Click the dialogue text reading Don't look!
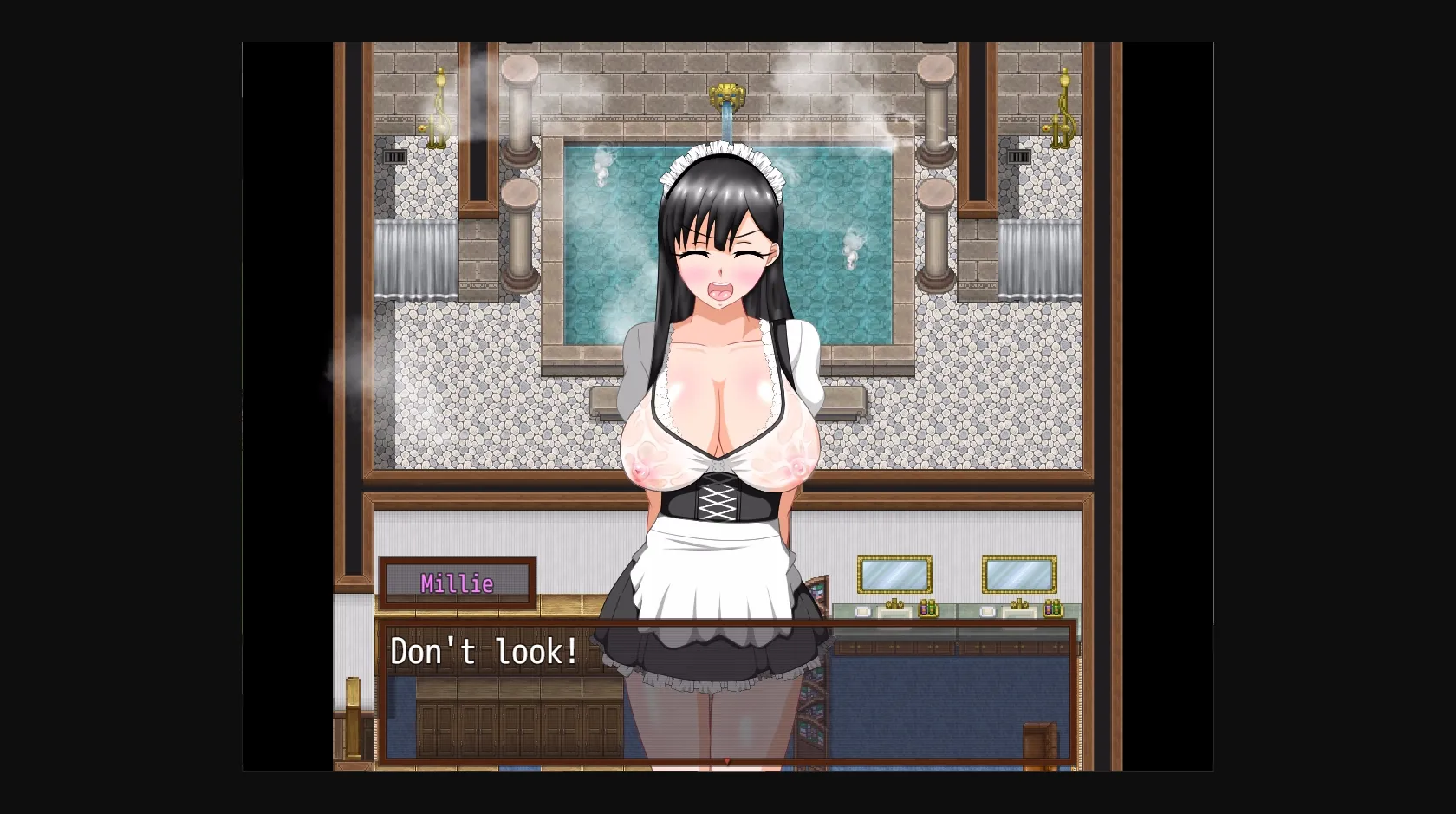 (485, 650)
